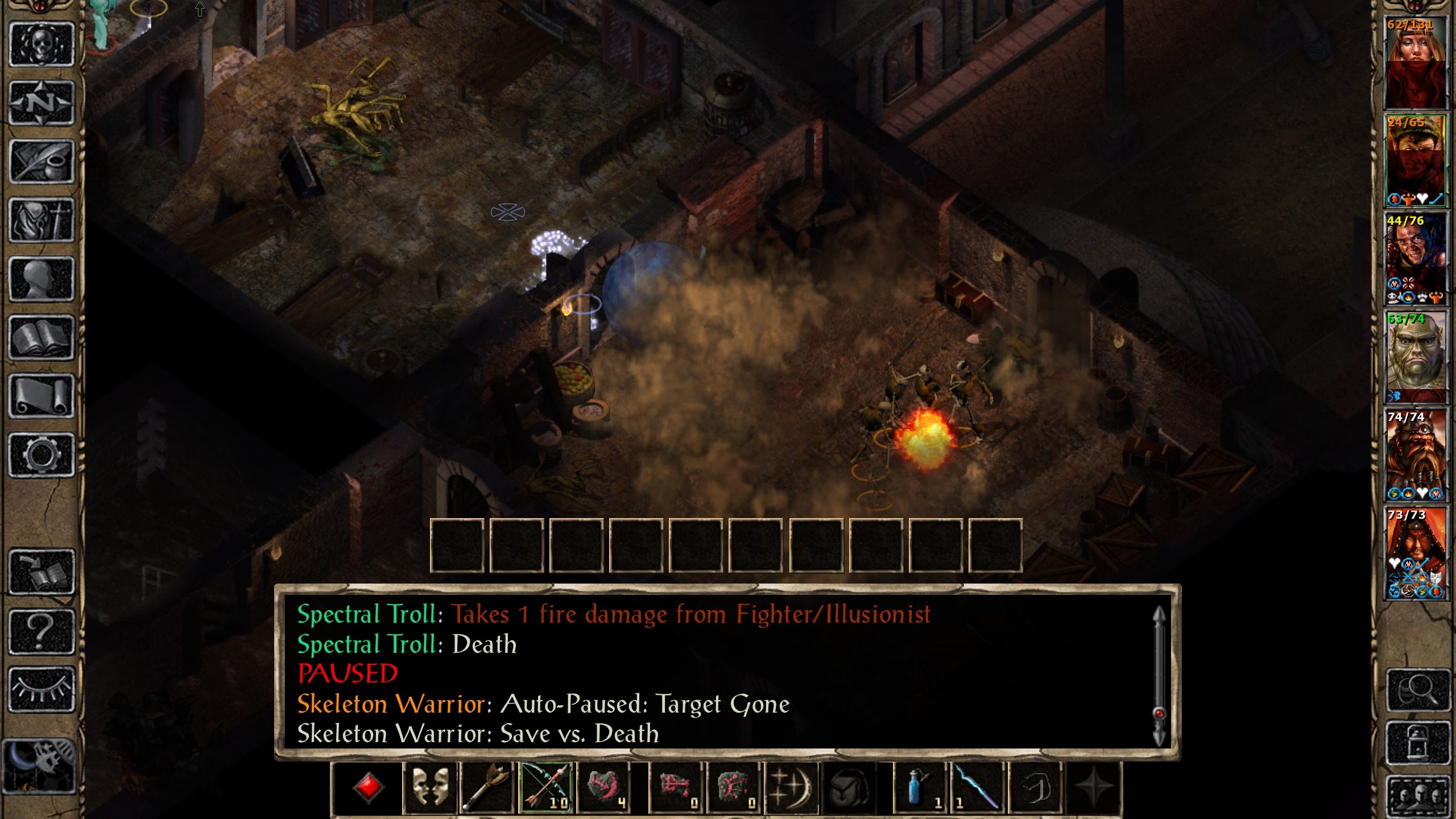Open the journal quill-and-inkwell button
The width and height of the screenshot is (1456, 819).
click(x=42, y=162)
